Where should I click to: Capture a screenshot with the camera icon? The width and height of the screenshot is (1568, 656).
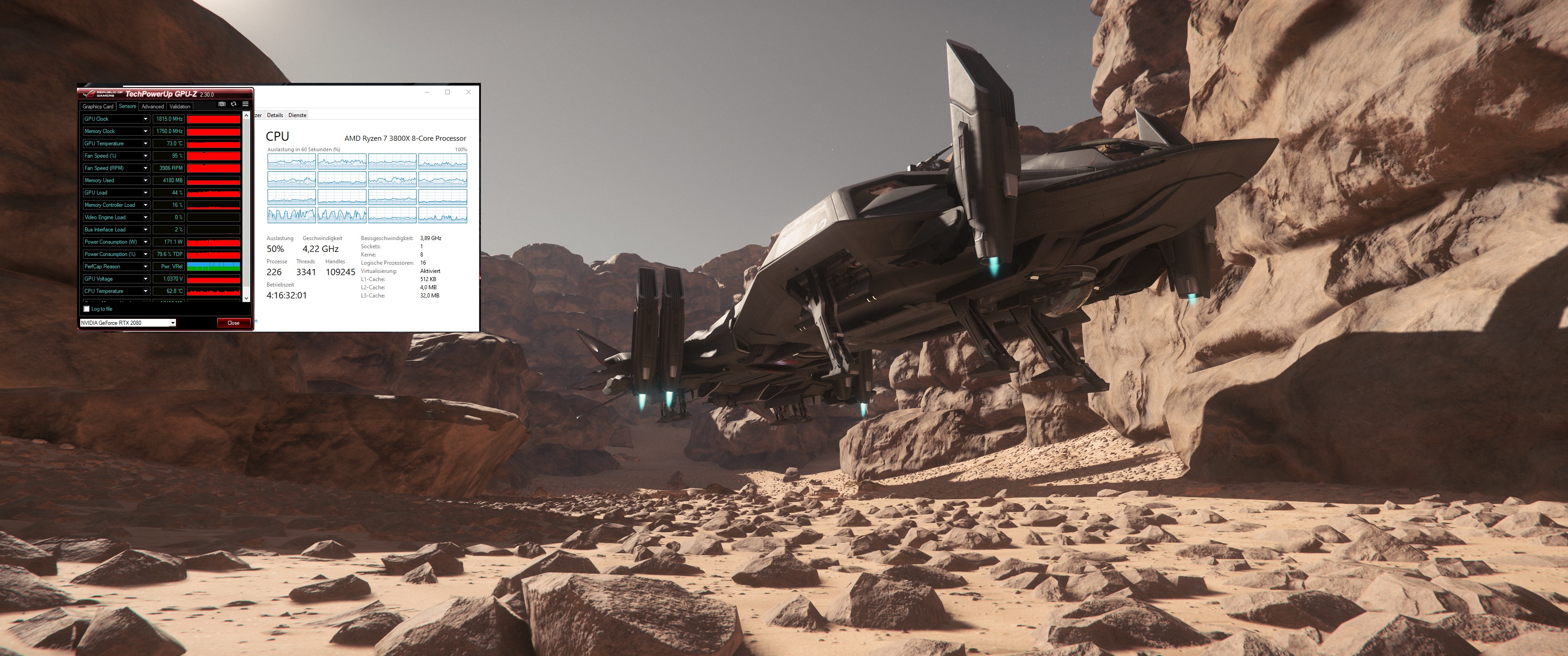(222, 104)
